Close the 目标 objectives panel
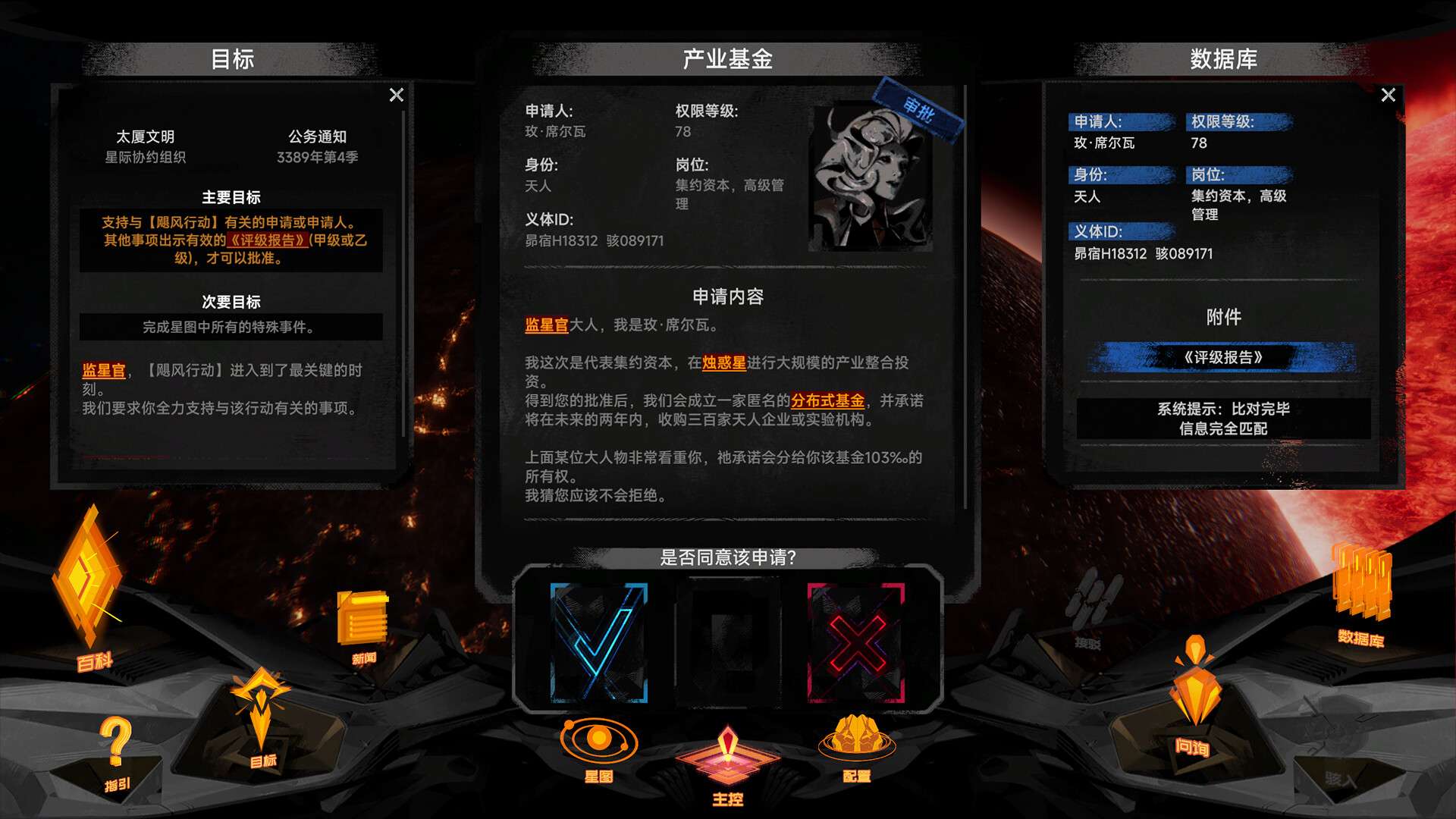 pos(395,94)
